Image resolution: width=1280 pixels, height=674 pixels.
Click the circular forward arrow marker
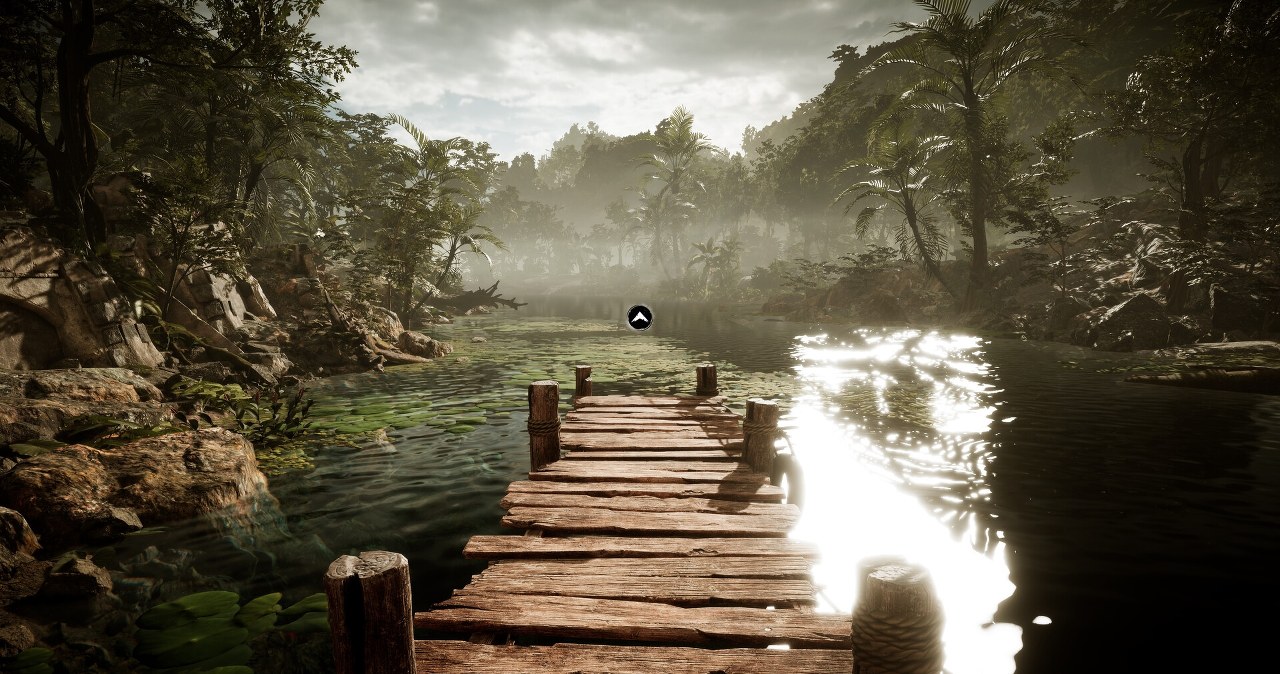(640, 318)
